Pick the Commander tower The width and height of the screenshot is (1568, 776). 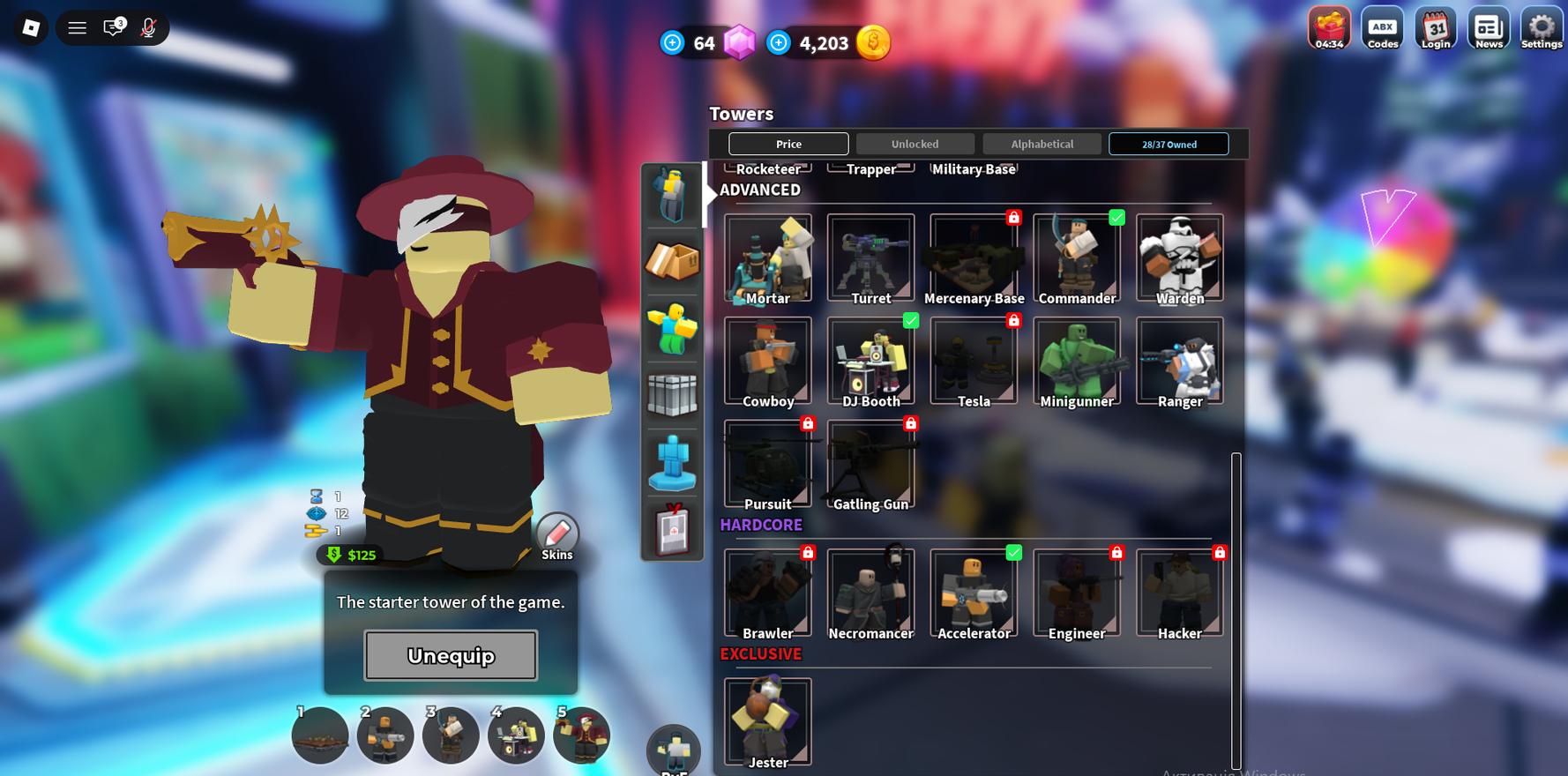1077,258
